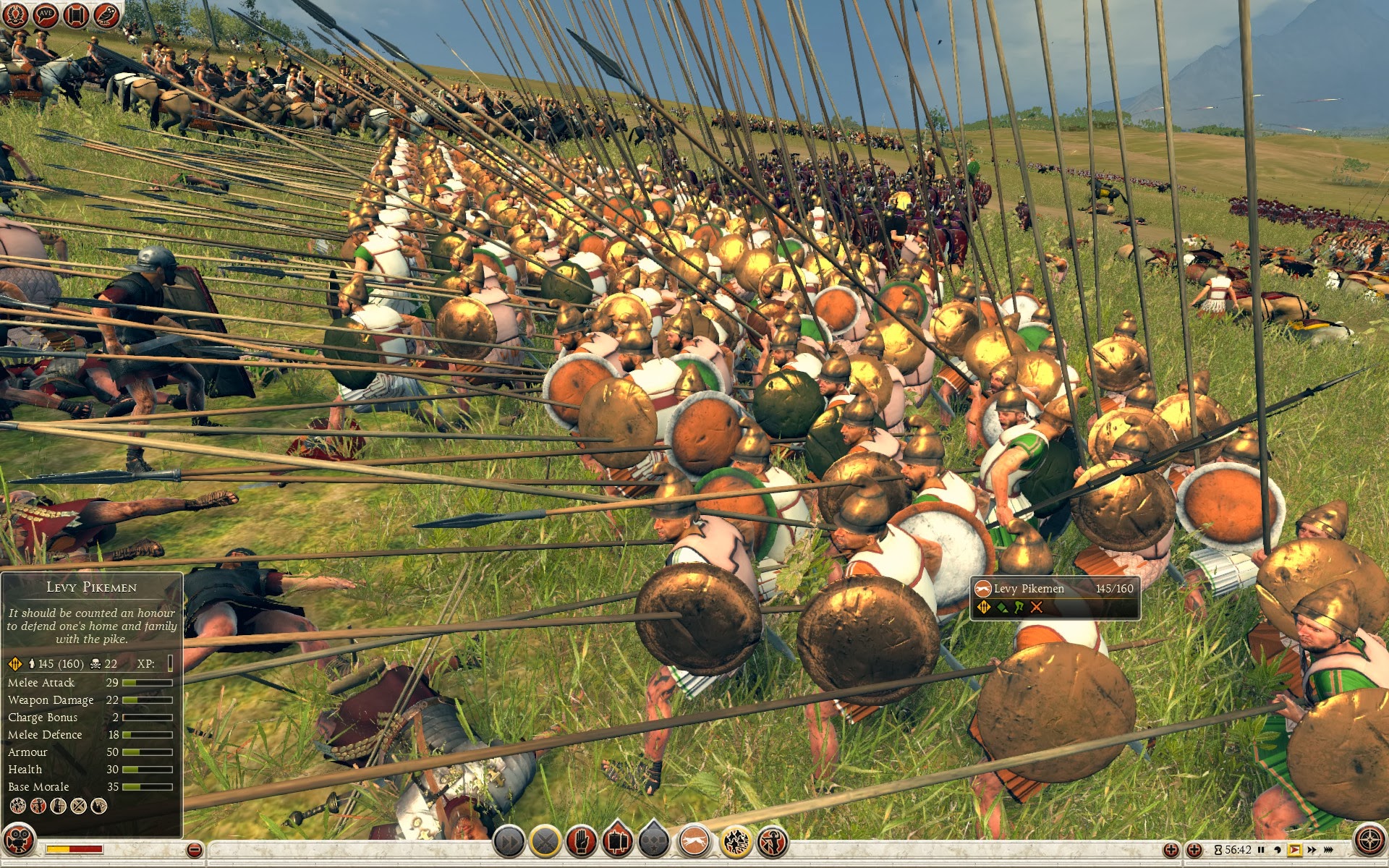This screenshot has height=868, width=1389.
Task: Open the laurel wreath menu button
Action: [15, 14]
